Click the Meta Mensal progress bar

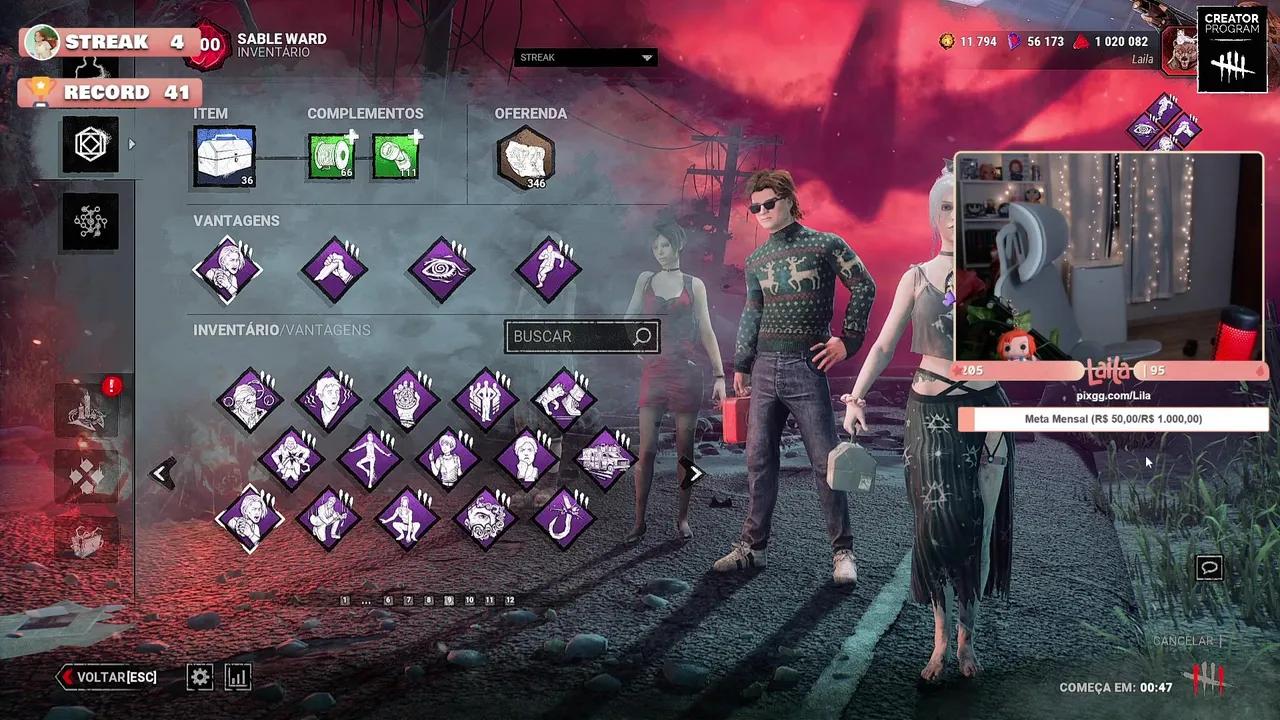point(1110,419)
